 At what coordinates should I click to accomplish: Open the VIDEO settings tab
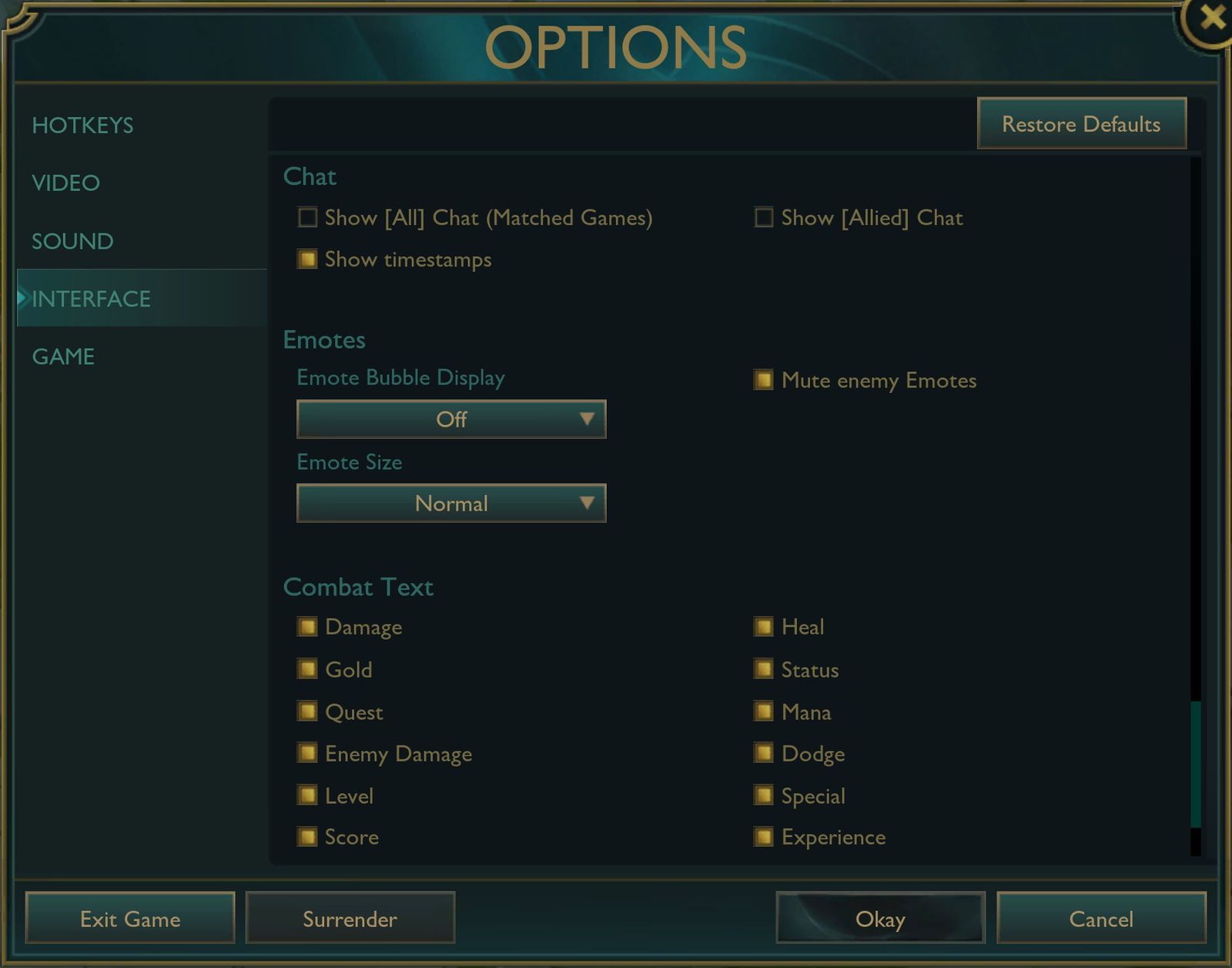65,183
